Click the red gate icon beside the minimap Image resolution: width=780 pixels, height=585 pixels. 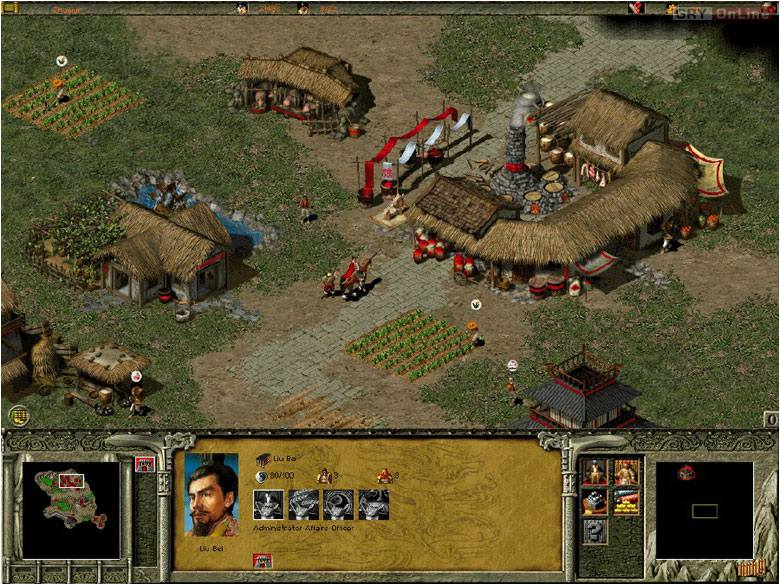point(143,464)
